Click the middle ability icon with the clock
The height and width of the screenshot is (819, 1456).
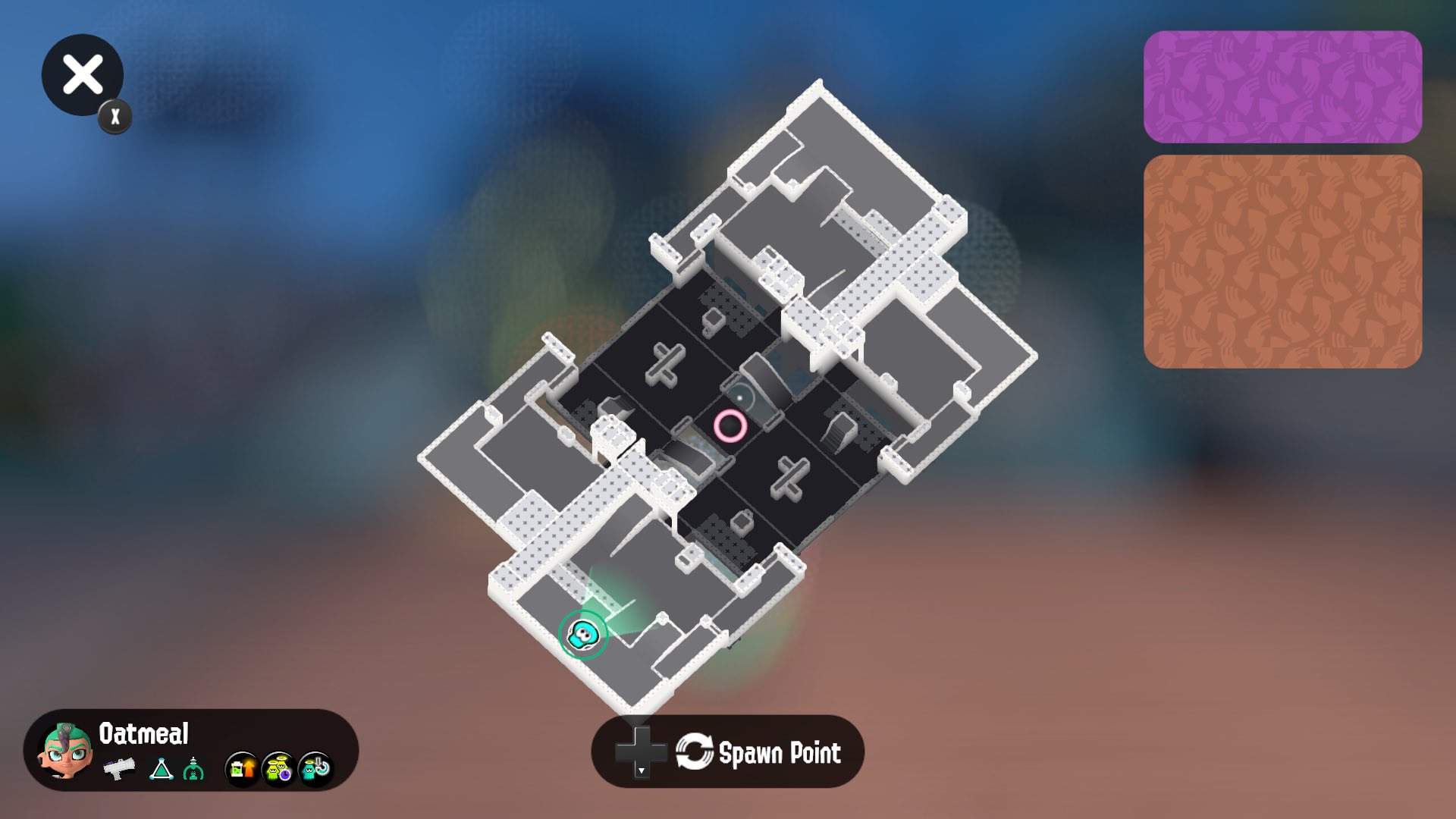click(278, 767)
